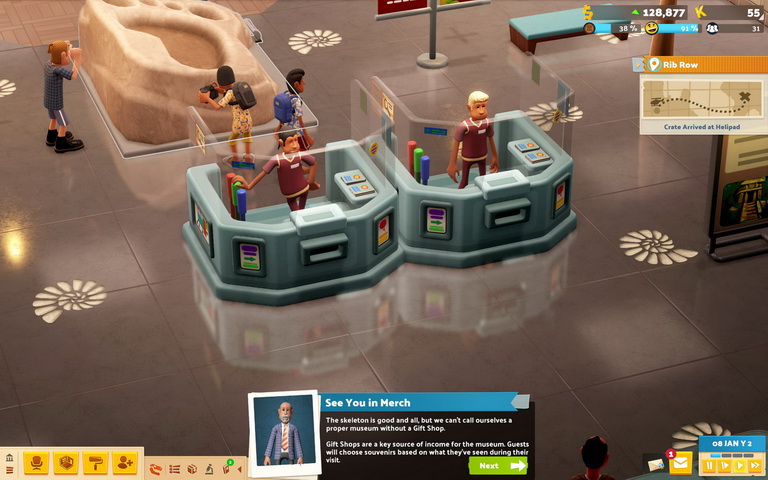Open the three-line menu icon
Image resolution: width=768 pixels, height=480 pixels.
pyautogui.click(x=10, y=470)
